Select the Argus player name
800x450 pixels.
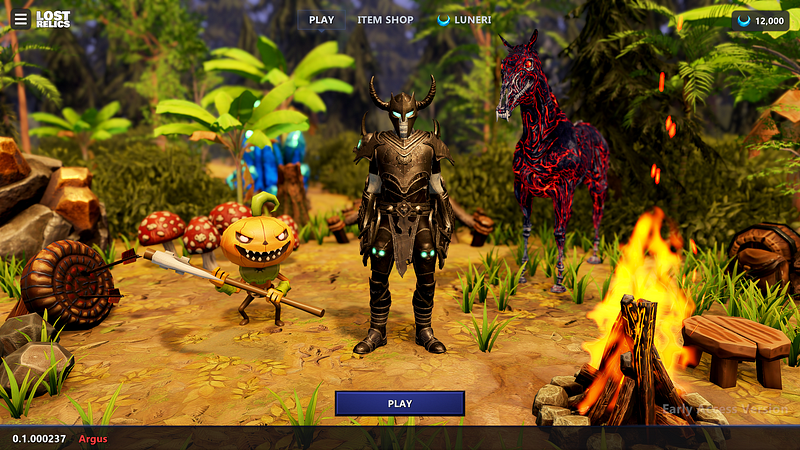[x=93, y=439]
